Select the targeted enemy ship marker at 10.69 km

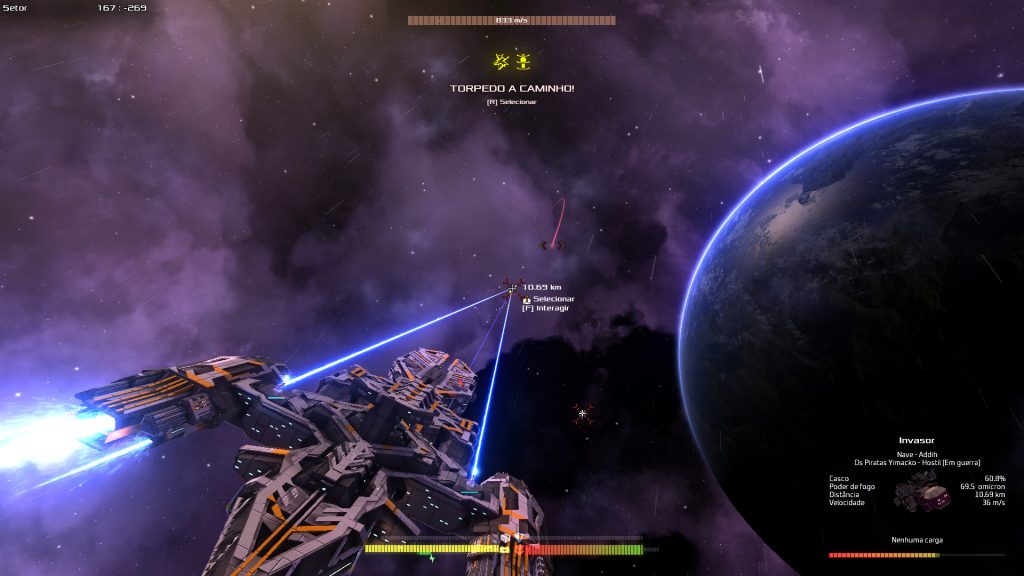(513, 287)
